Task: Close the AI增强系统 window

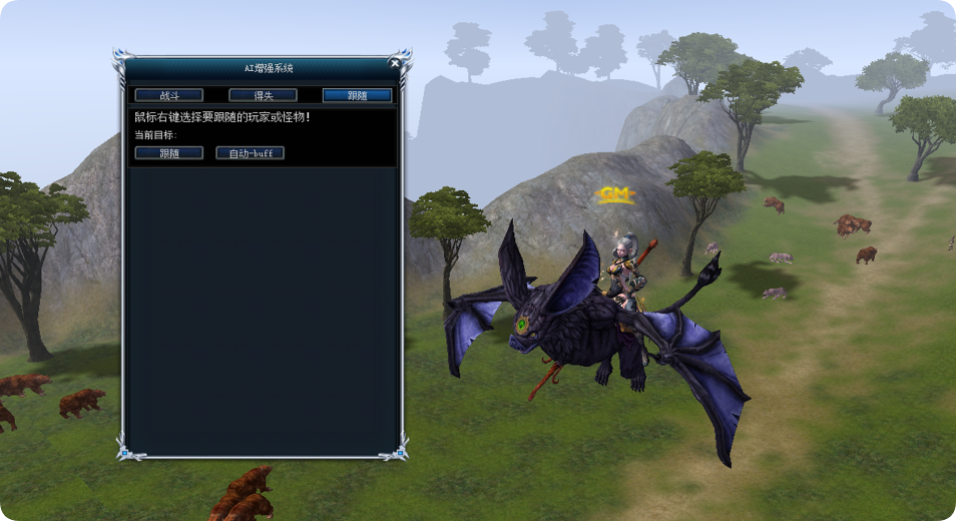Action: 395,63
